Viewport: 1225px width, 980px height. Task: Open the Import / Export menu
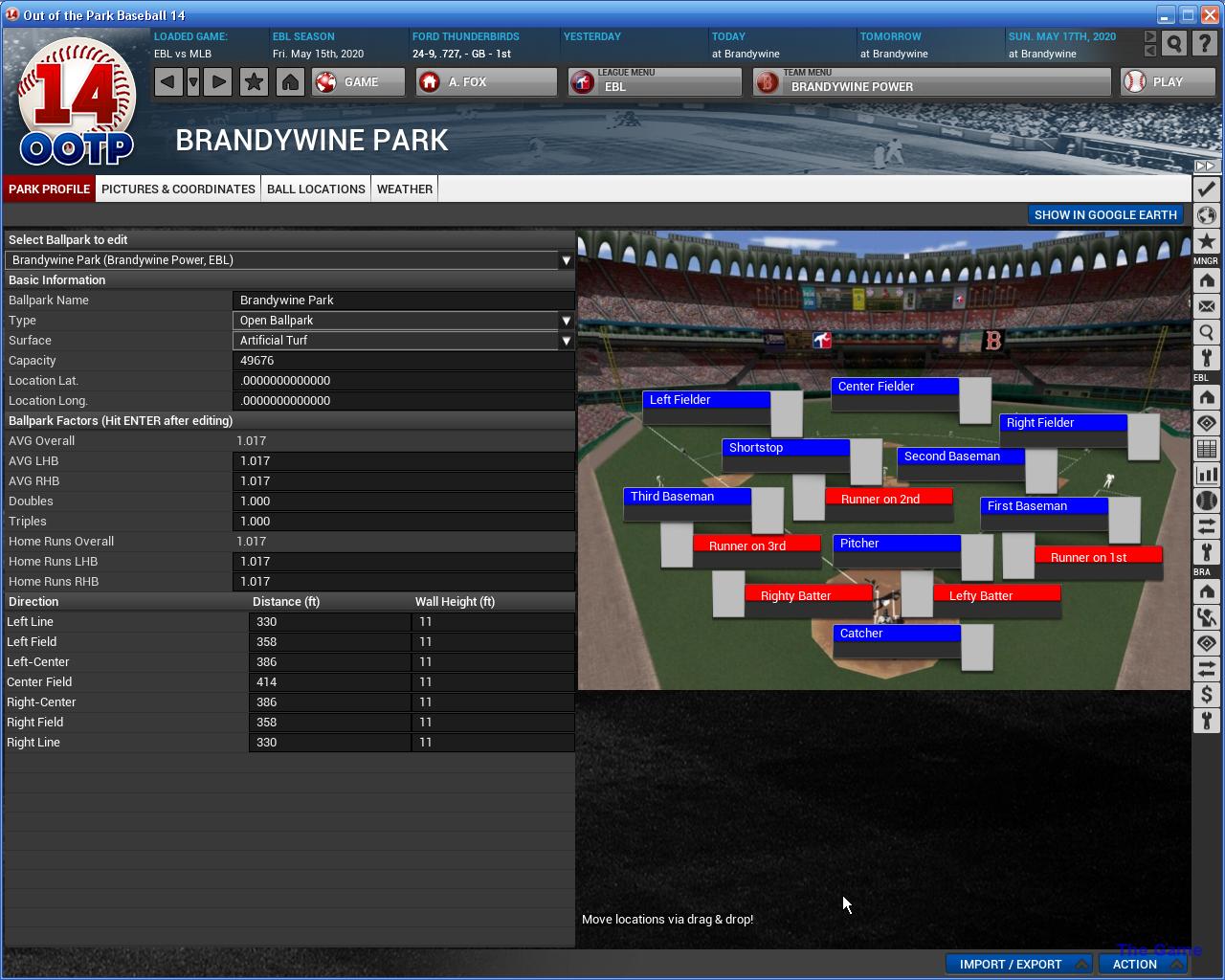[x=1018, y=964]
